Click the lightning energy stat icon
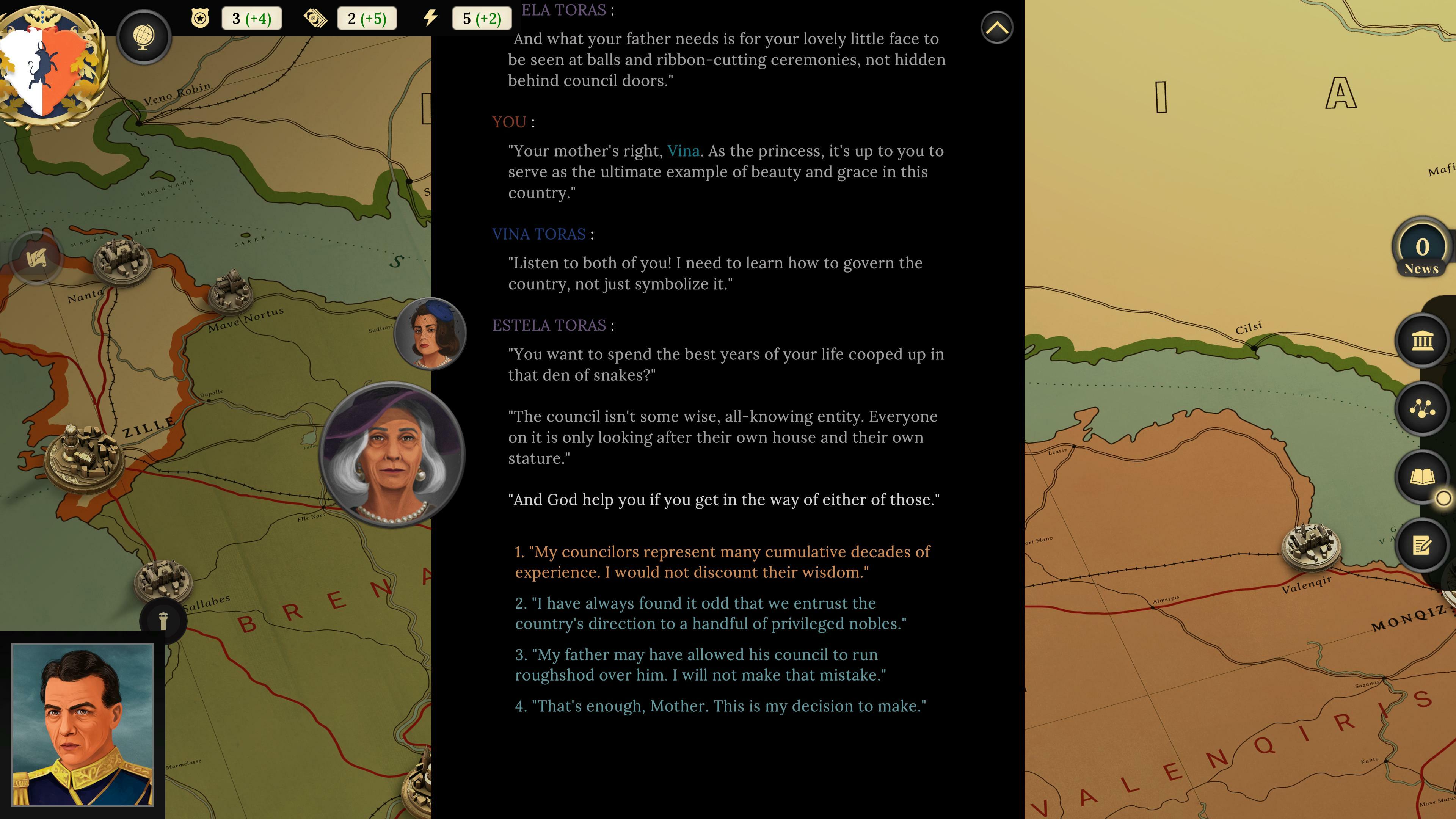Screen dimensions: 1456x819 coord(430,17)
